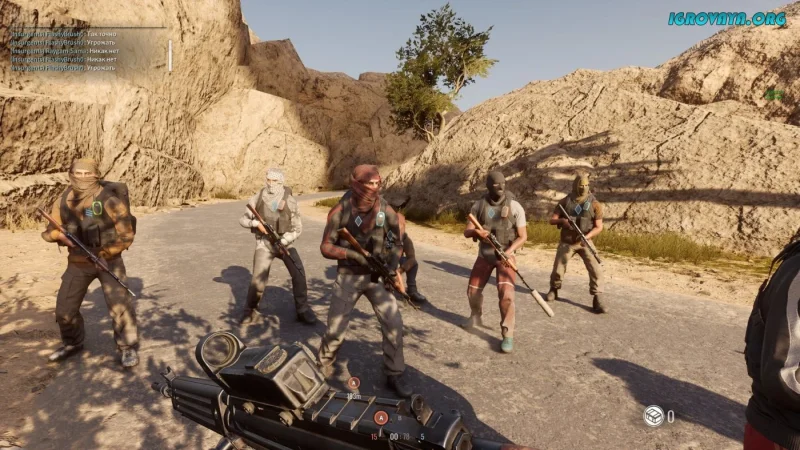Image resolution: width=800 pixels, height=450 pixels.
Task: Open the IGROVNYA.ORG watermark link
Action: tap(726, 18)
